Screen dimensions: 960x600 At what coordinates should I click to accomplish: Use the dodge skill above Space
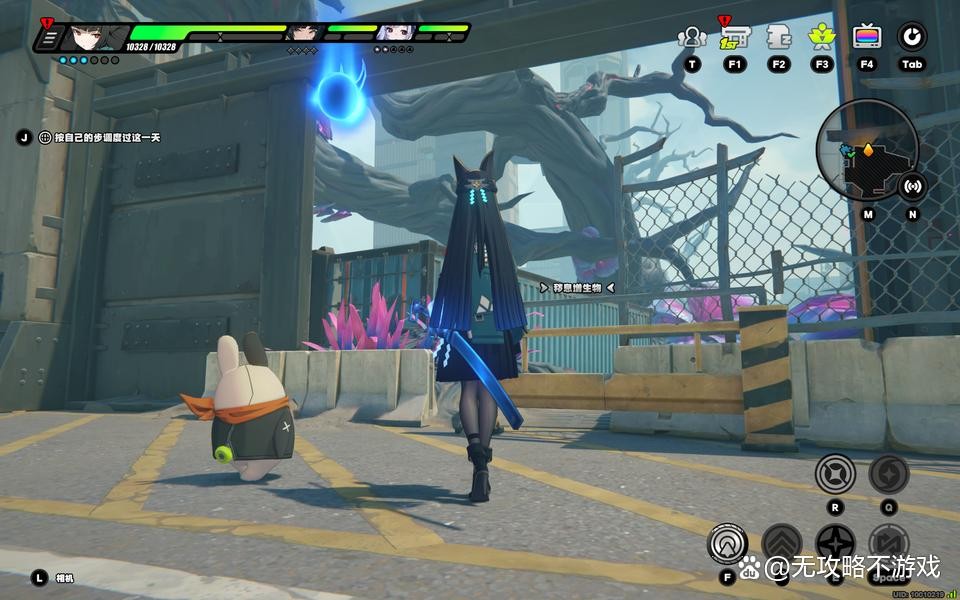click(x=888, y=545)
